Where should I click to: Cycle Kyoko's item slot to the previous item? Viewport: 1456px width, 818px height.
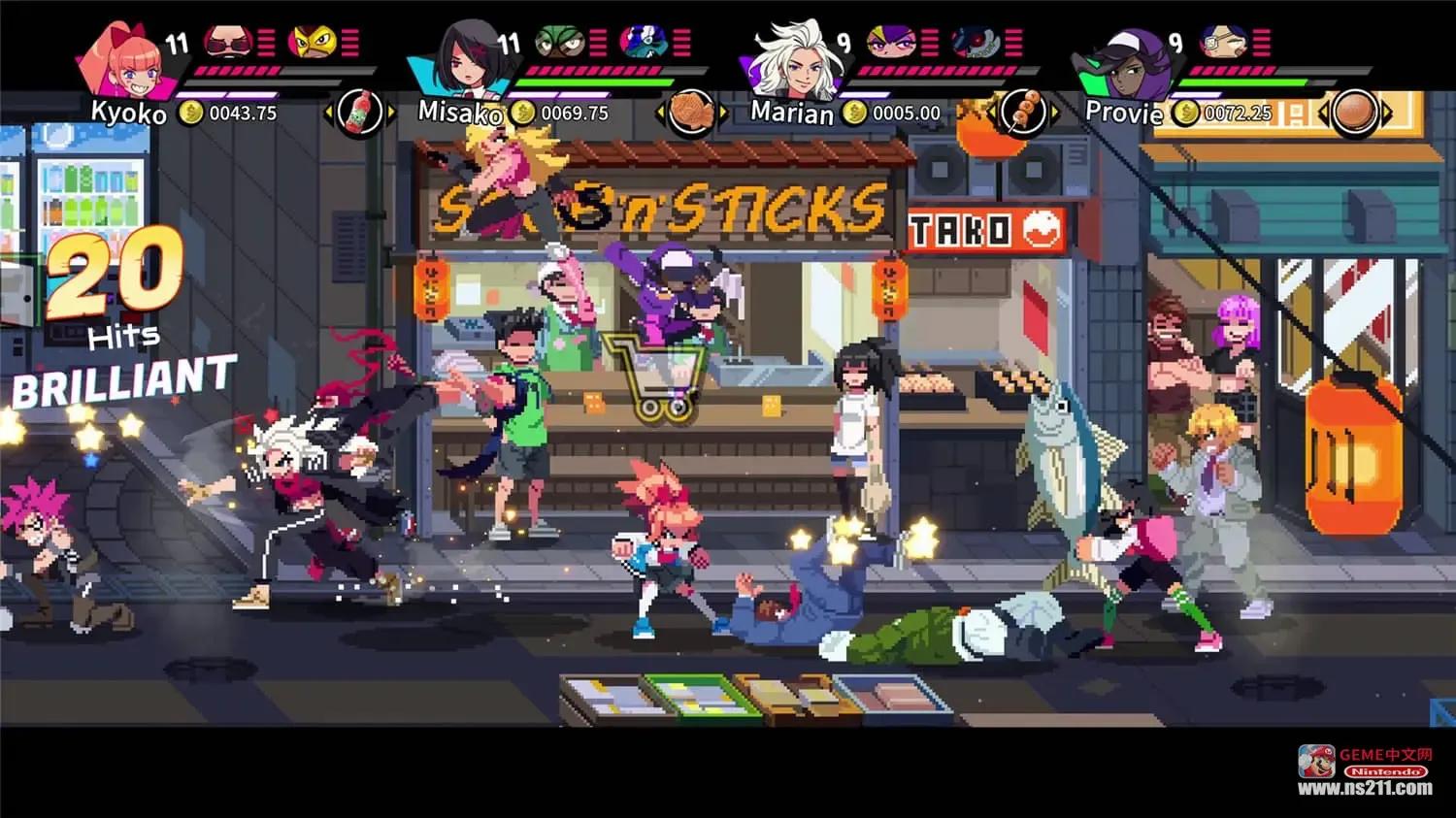(x=329, y=113)
